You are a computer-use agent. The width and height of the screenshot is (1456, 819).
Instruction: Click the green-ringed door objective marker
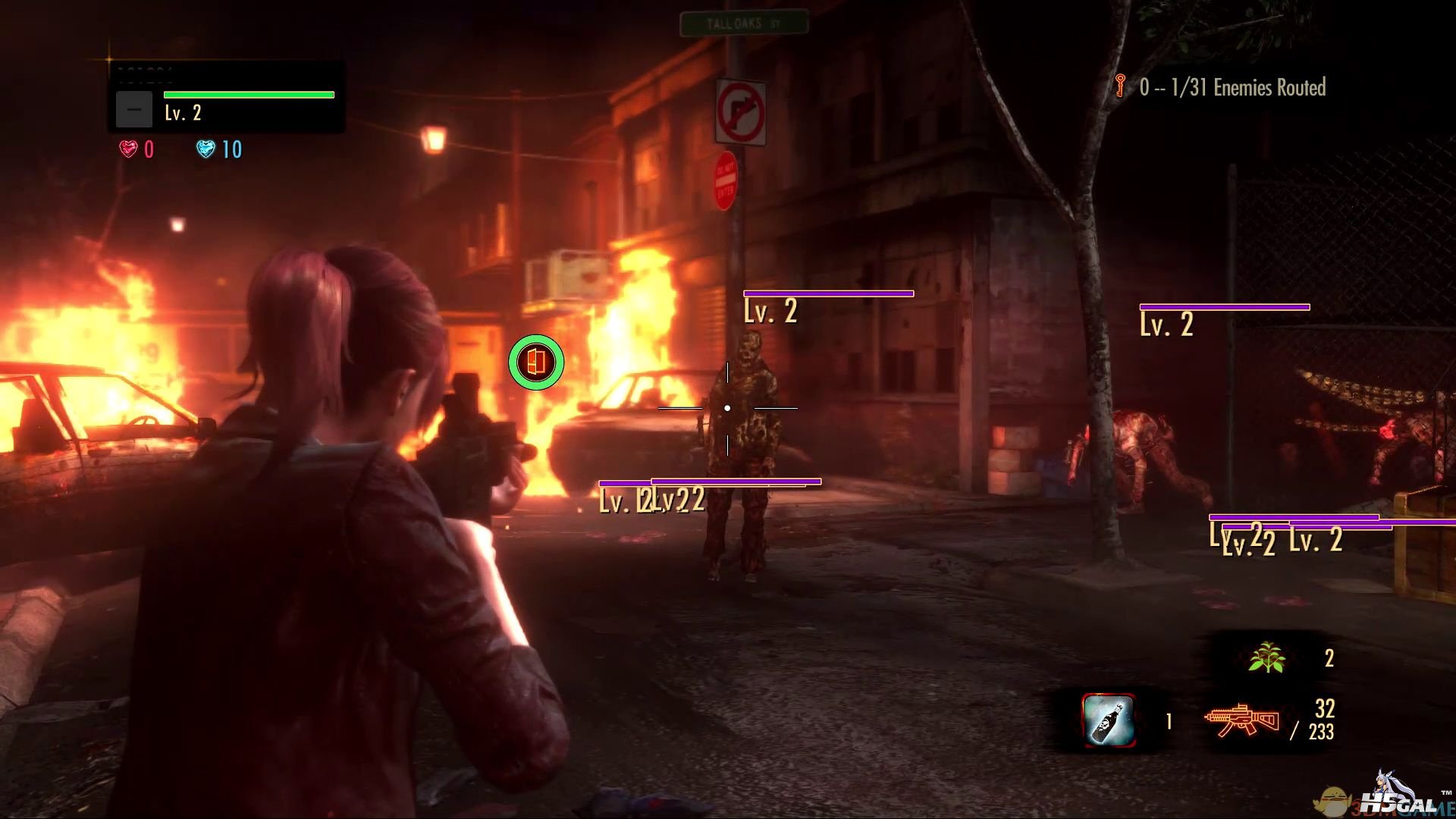tap(536, 362)
